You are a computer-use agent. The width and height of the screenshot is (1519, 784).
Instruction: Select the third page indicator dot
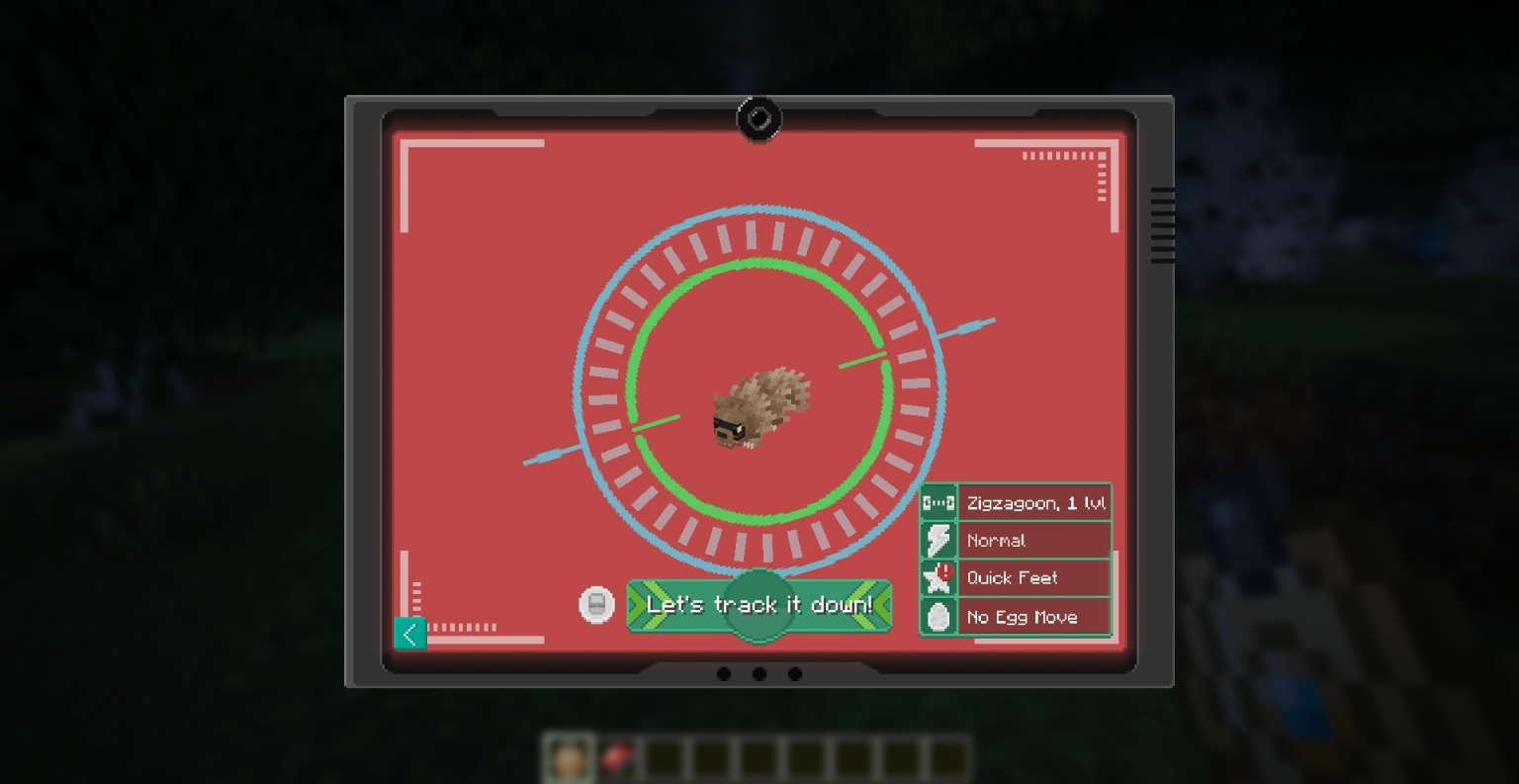[795, 673]
